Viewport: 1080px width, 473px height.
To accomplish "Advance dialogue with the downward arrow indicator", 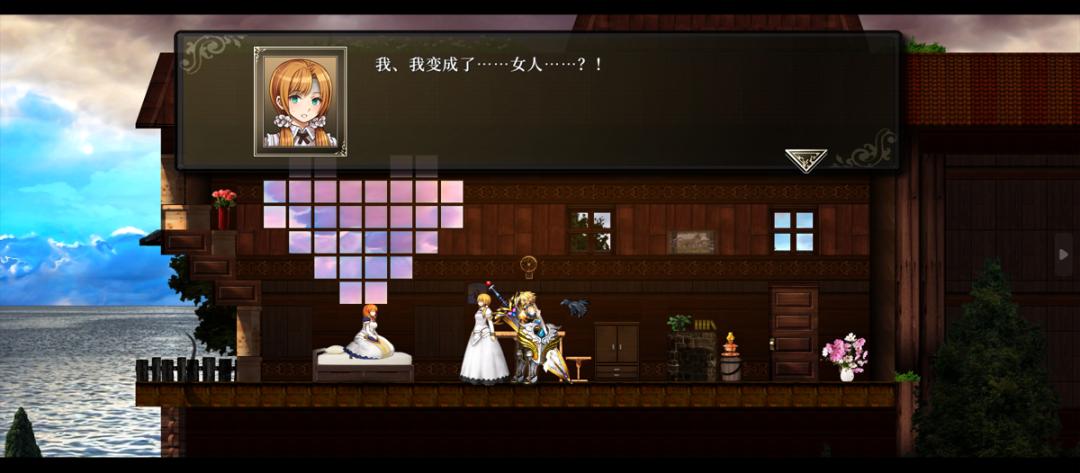I will [805, 159].
